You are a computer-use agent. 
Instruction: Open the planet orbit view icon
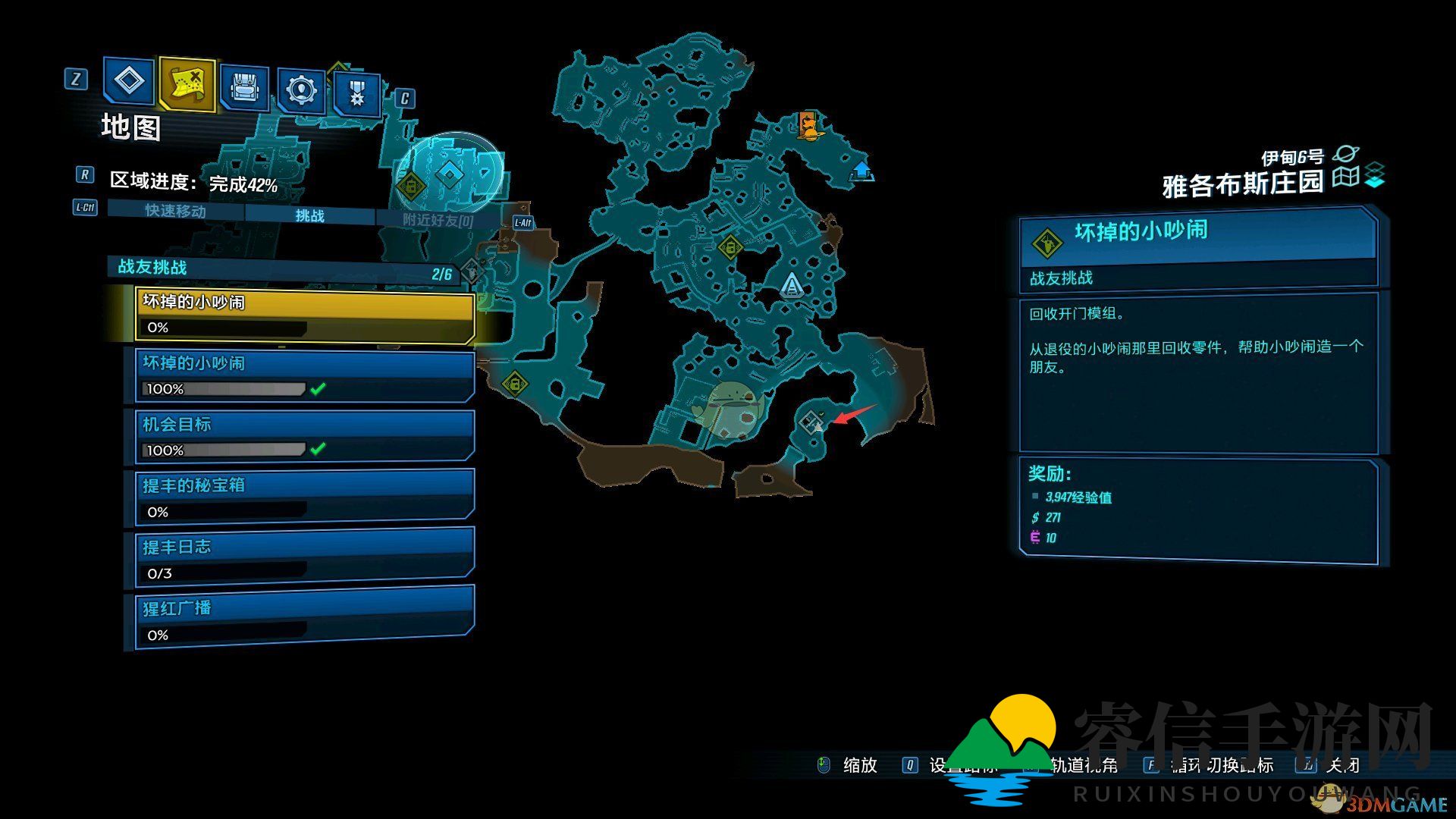1347,155
